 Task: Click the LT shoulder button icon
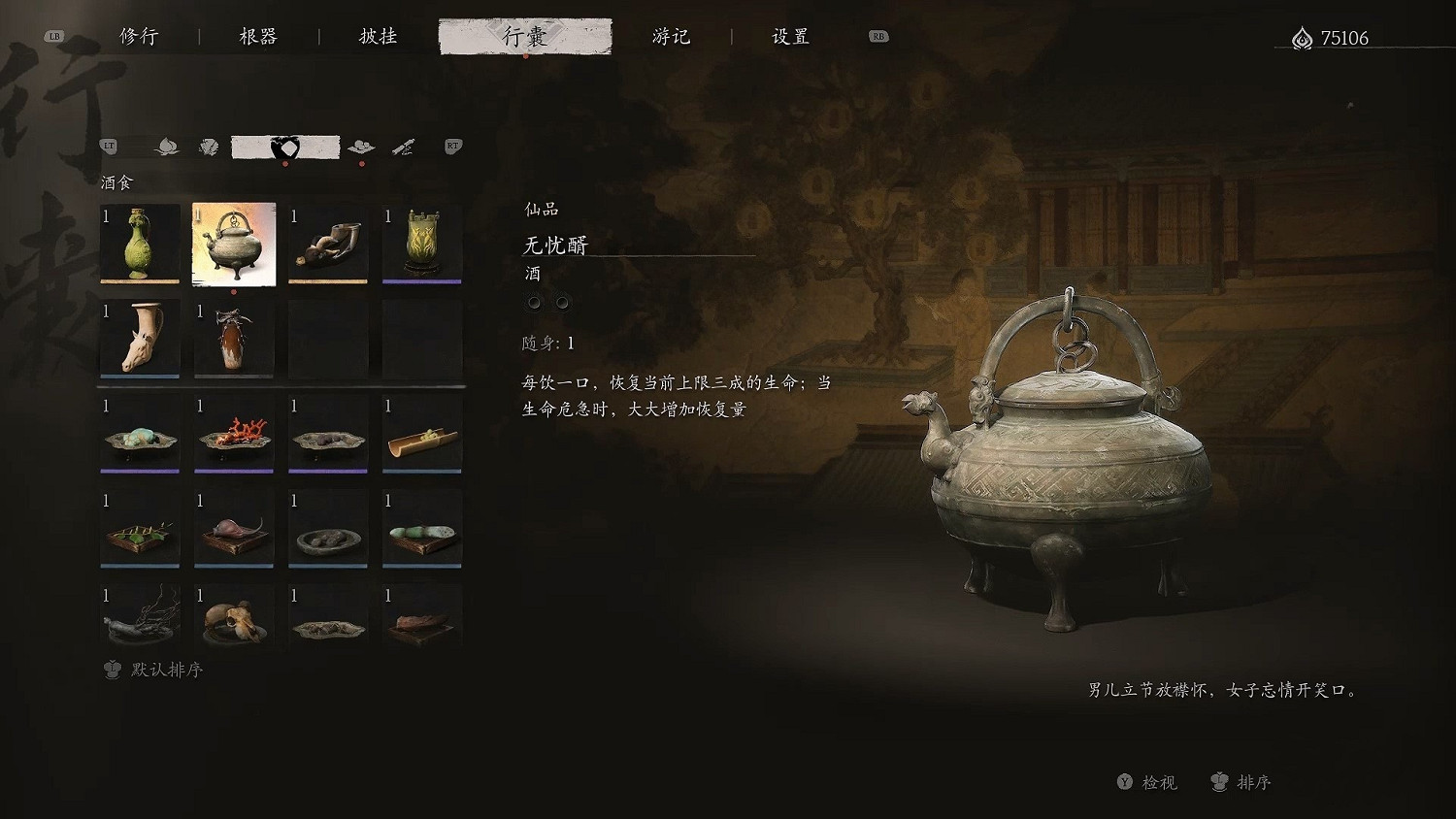click(109, 145)
